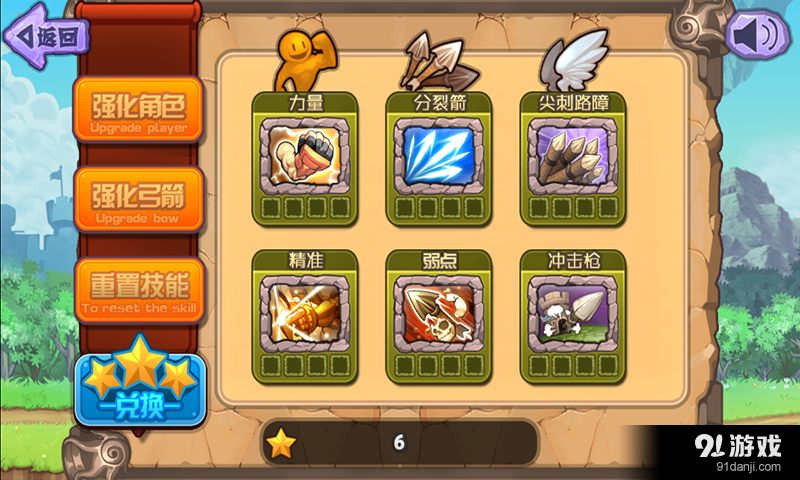This screenshot has height=480, width=800.
Task: Select the 力量 strength fist skill
Action: point(304,150)
